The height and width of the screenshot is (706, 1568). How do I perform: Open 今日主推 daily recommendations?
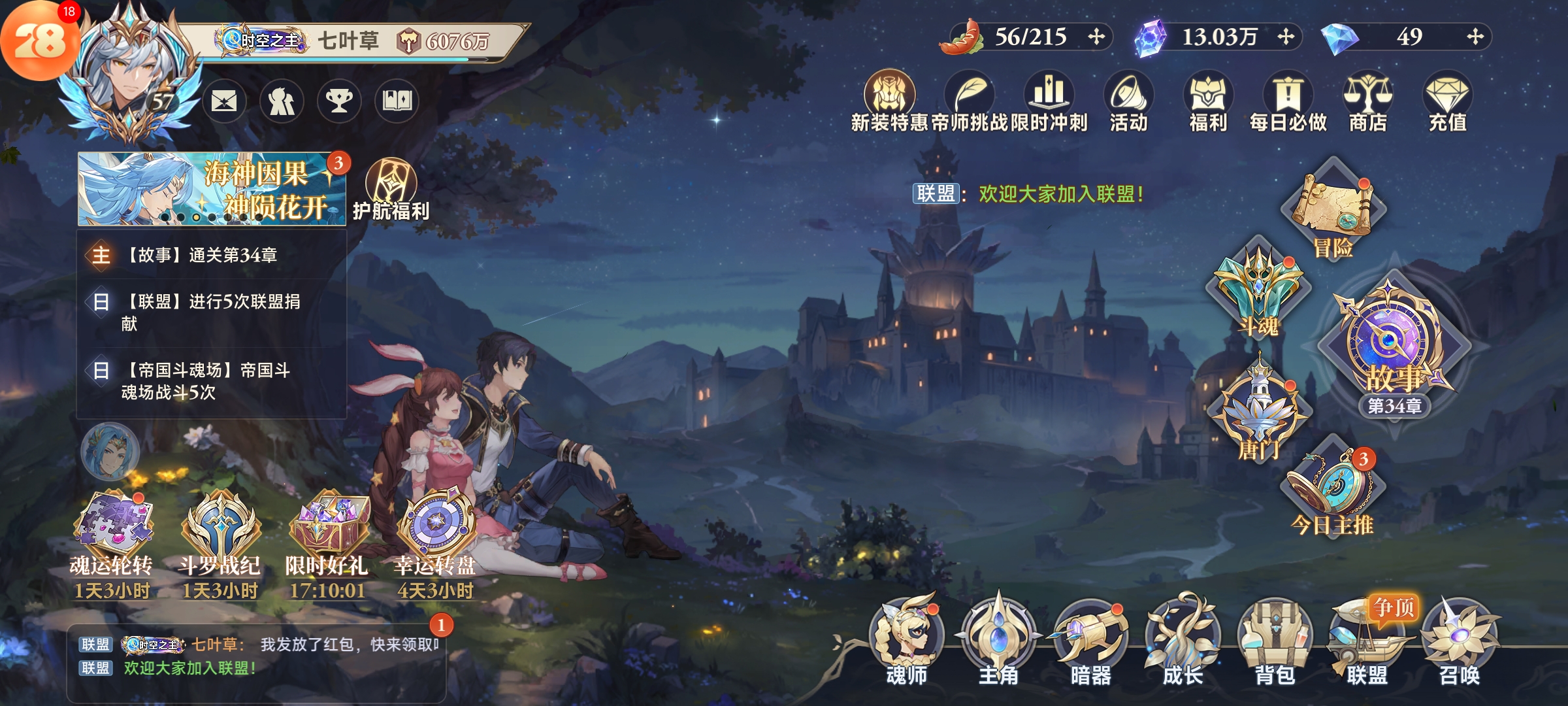coord(1331,490)
